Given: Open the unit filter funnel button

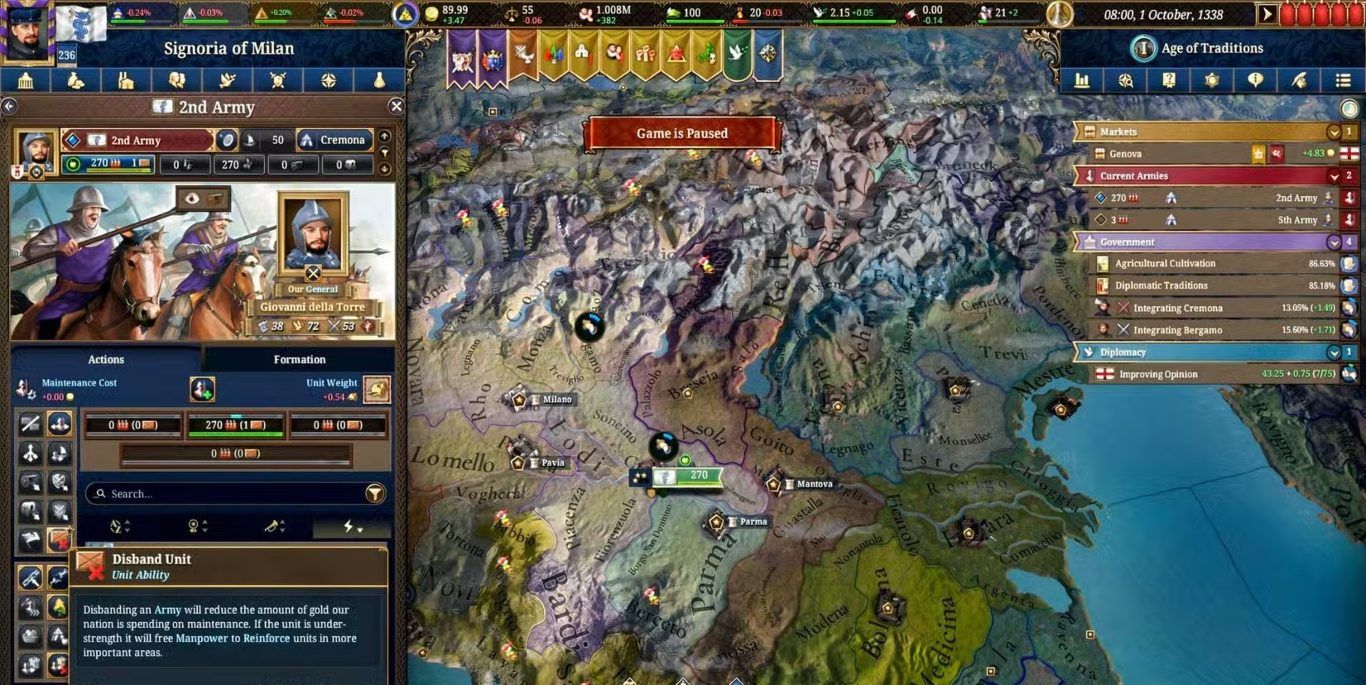Looking at the screenshot, I should (x=375, y=493).
